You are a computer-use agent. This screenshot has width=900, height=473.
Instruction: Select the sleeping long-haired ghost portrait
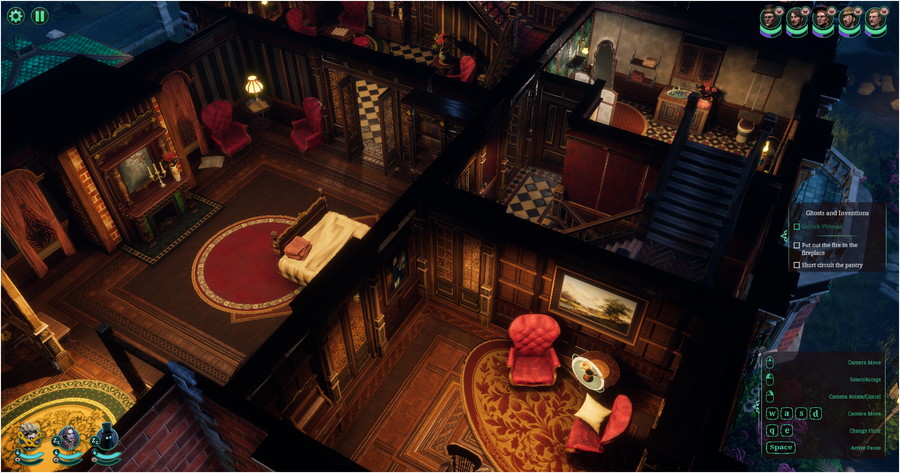click(69, 438)
